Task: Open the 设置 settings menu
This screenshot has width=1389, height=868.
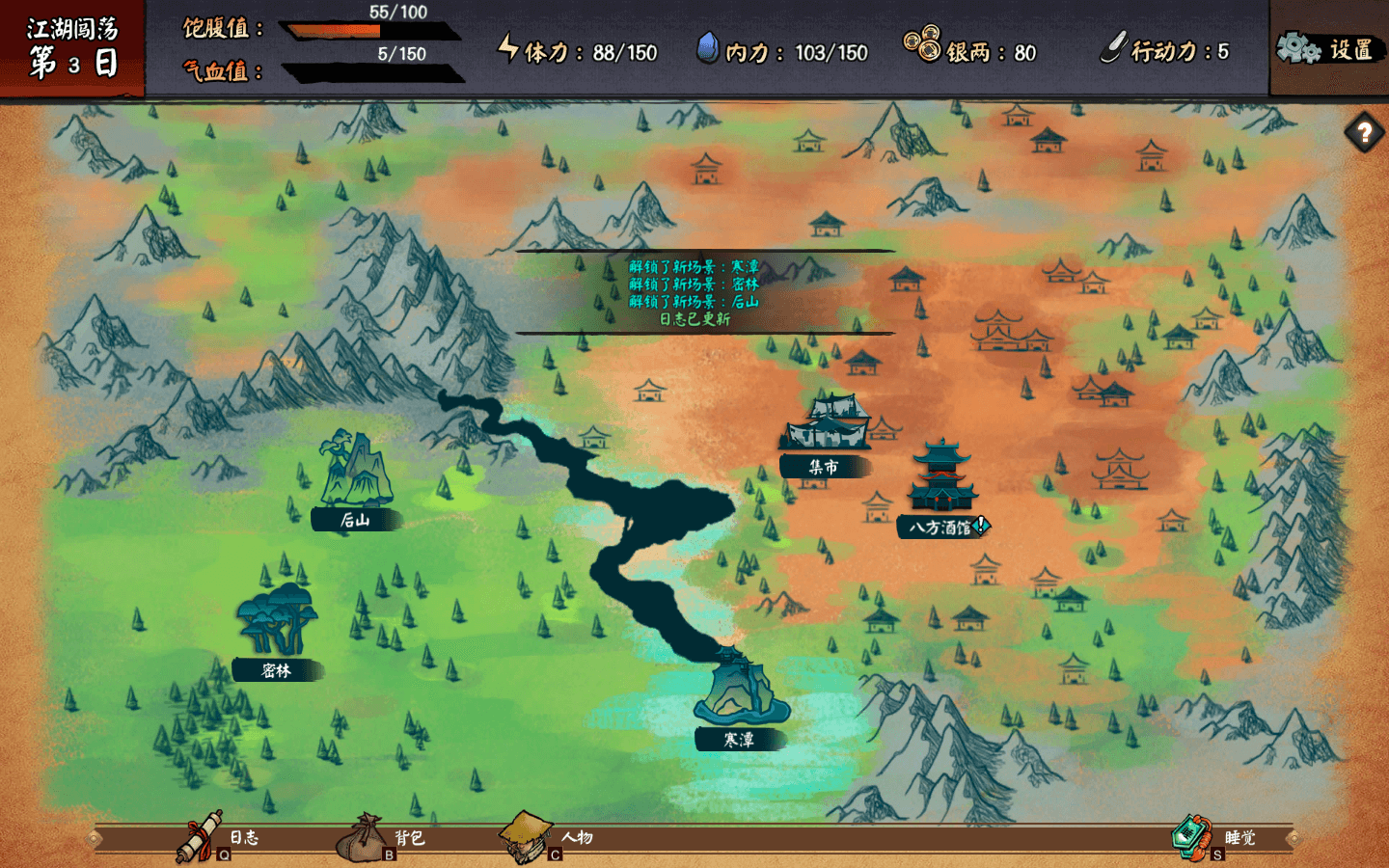Action: [1327, 48]
